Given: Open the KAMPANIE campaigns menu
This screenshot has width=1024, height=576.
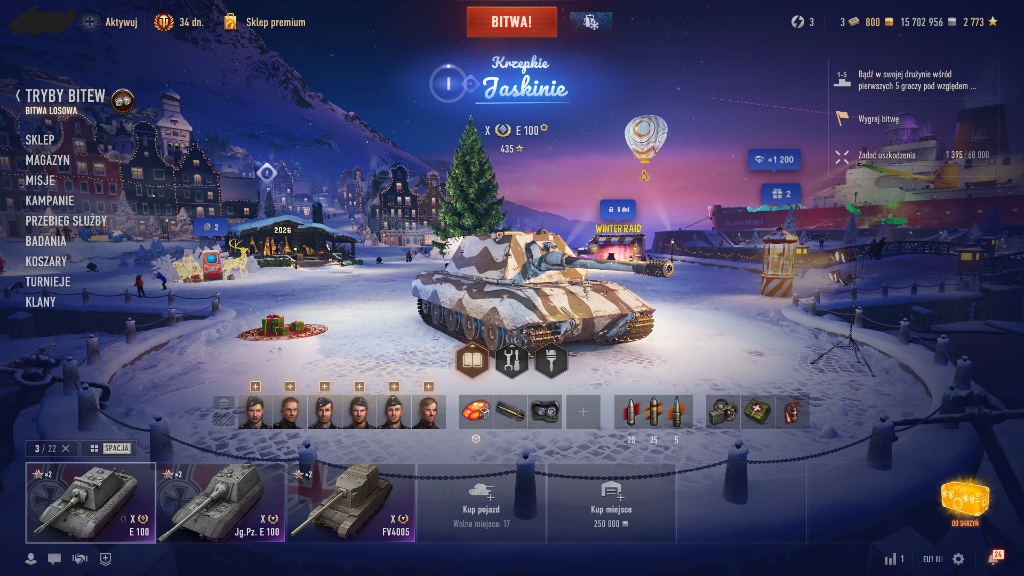Looking at the screenshot, I should (x=50, y=200).
